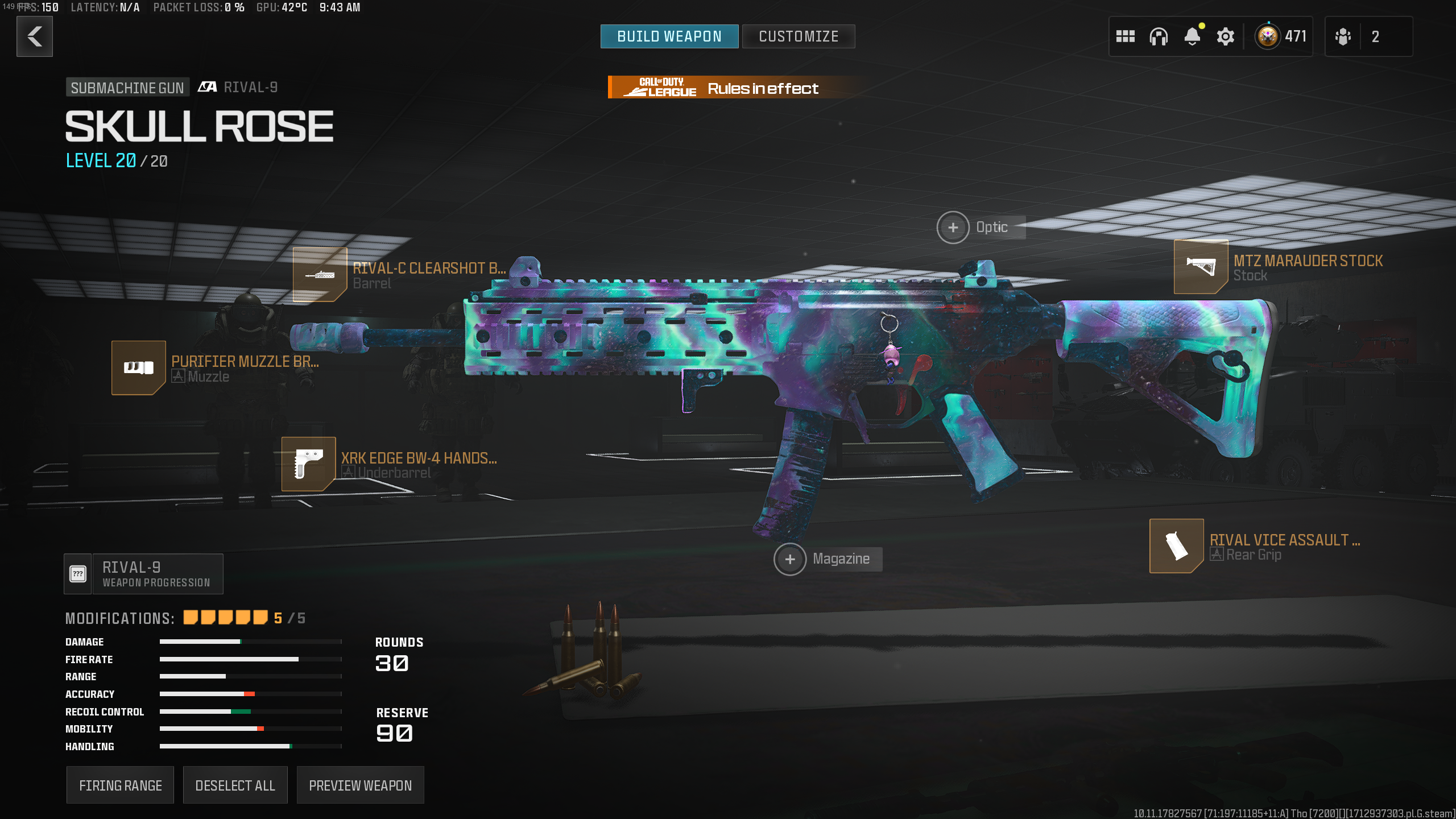
Task: Open Rival-9 Weapon Progression
Action: coord(144,574)
